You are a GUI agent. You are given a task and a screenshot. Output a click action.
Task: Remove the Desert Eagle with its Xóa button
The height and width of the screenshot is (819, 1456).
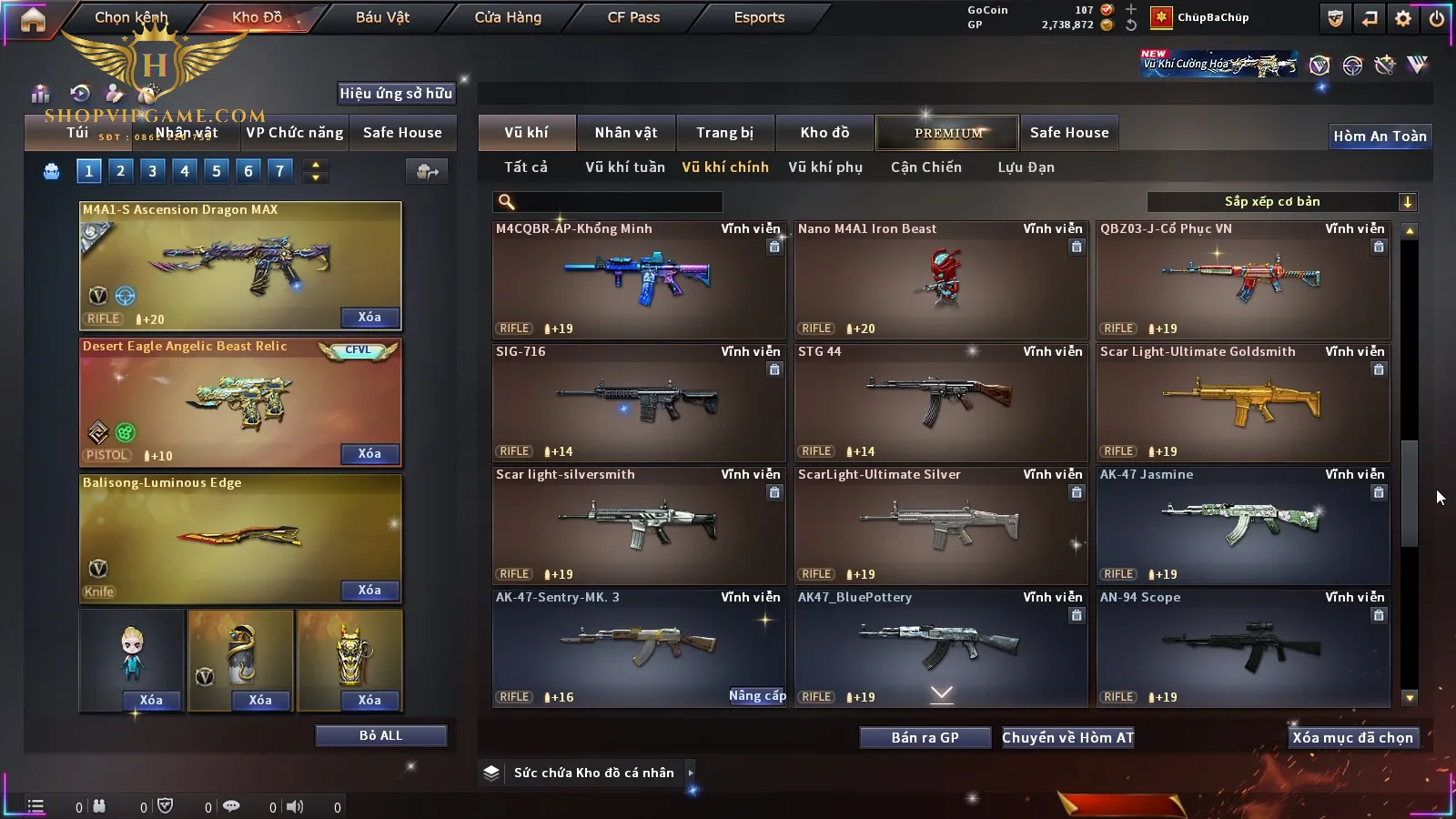click(369, 454)
